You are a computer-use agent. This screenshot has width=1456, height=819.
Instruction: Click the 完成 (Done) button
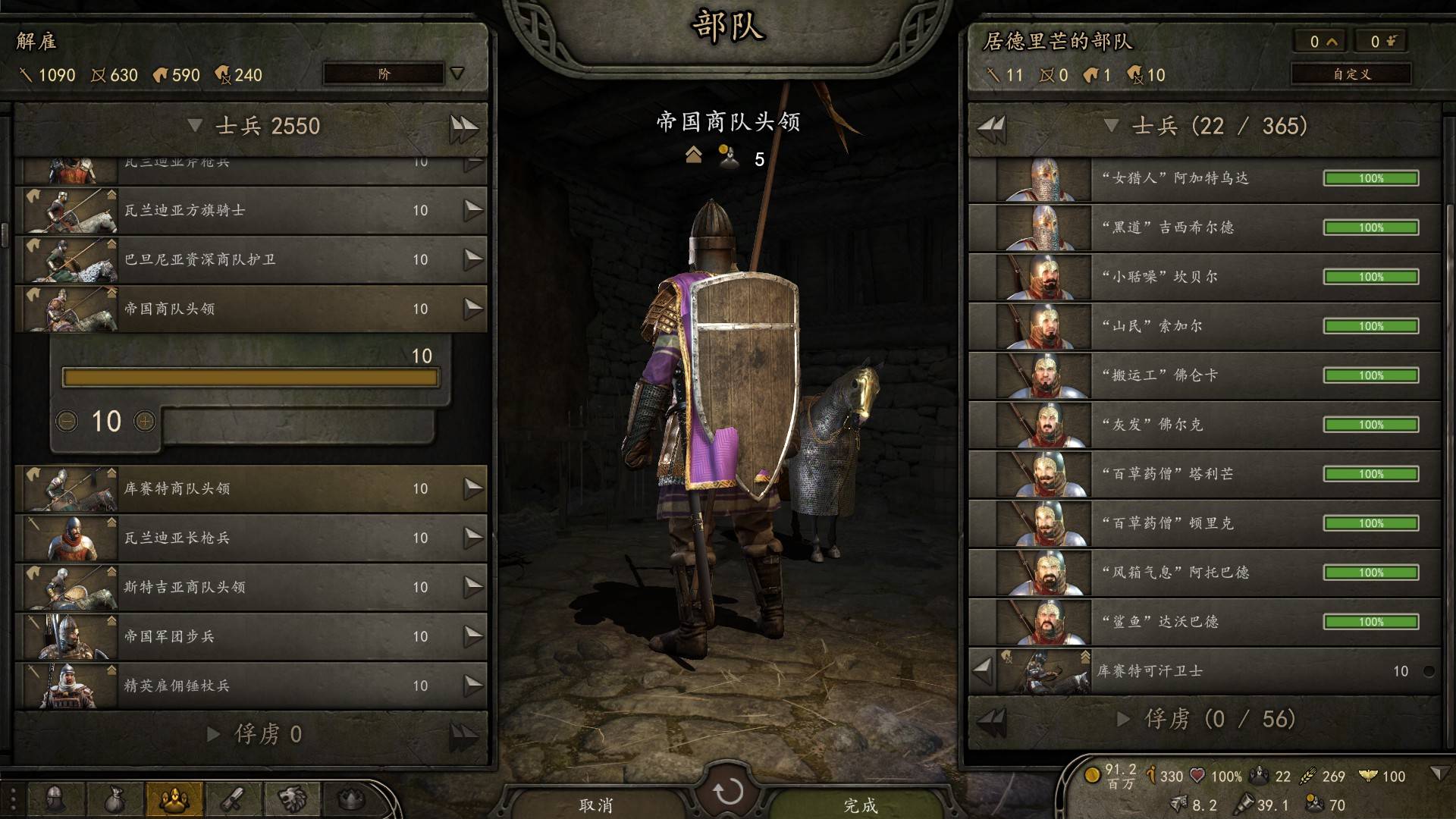pos(861,804)
